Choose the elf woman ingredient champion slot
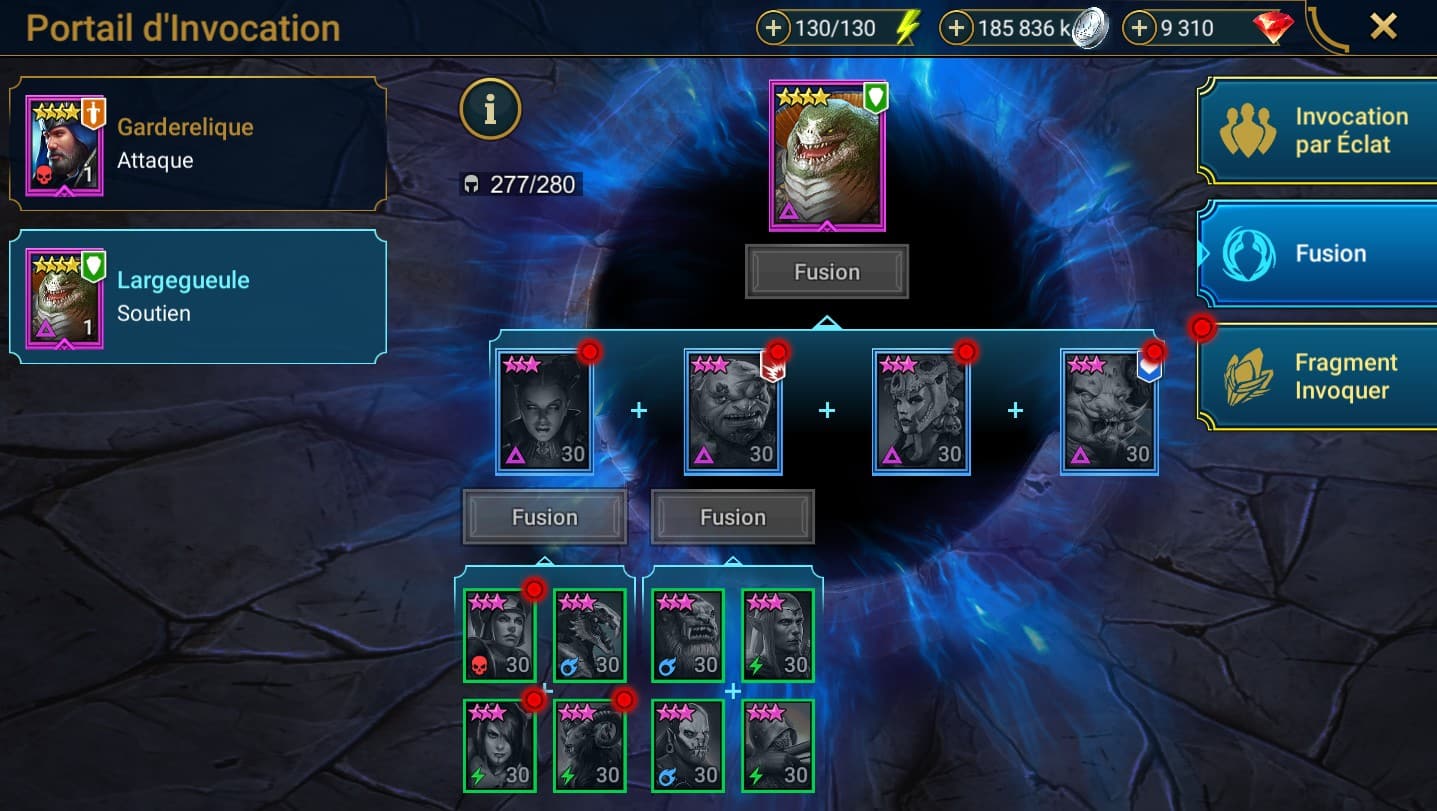This screenshot has height=811, width=1437. (545, 411)
